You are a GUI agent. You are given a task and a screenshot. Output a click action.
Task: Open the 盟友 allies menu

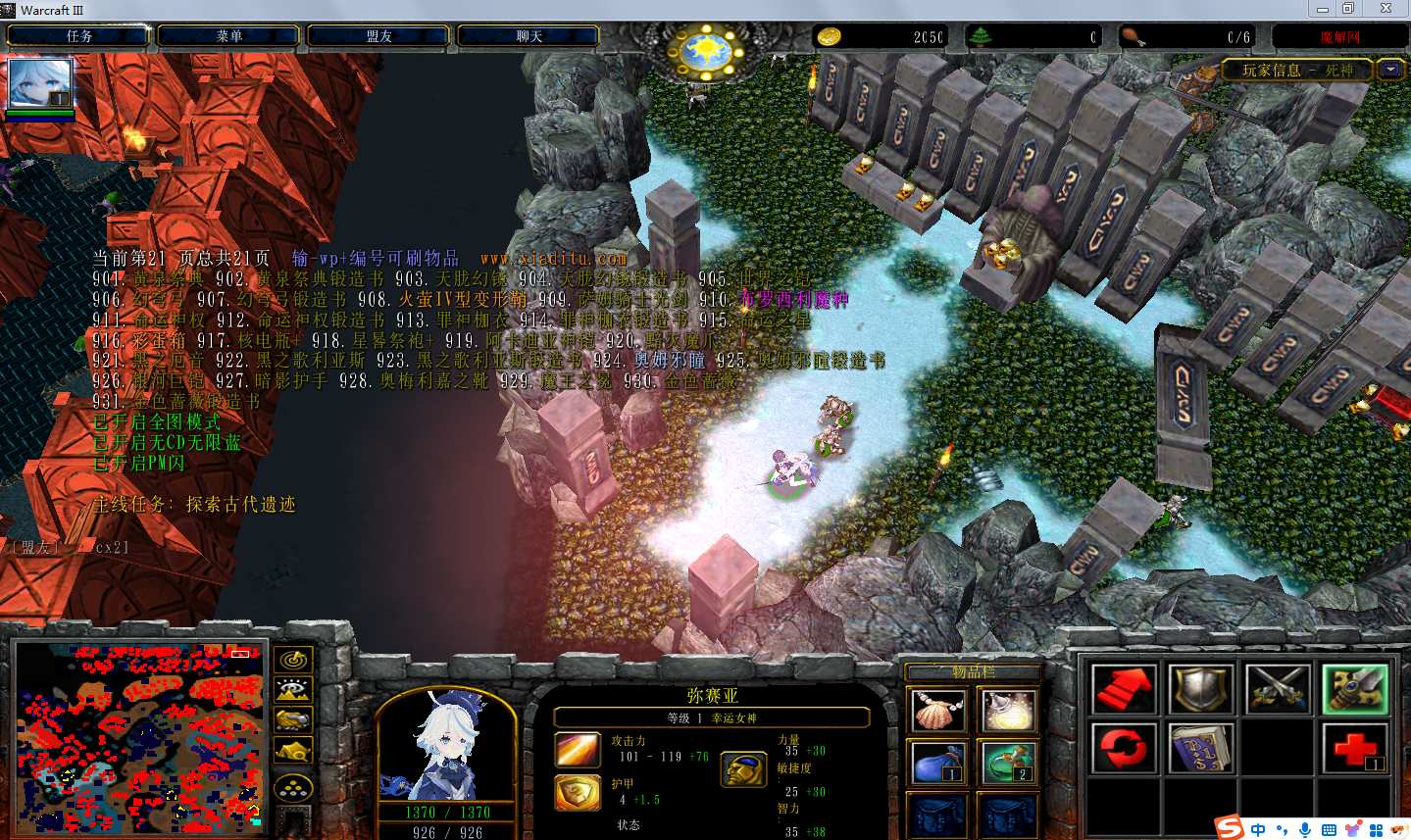[379, 36]
